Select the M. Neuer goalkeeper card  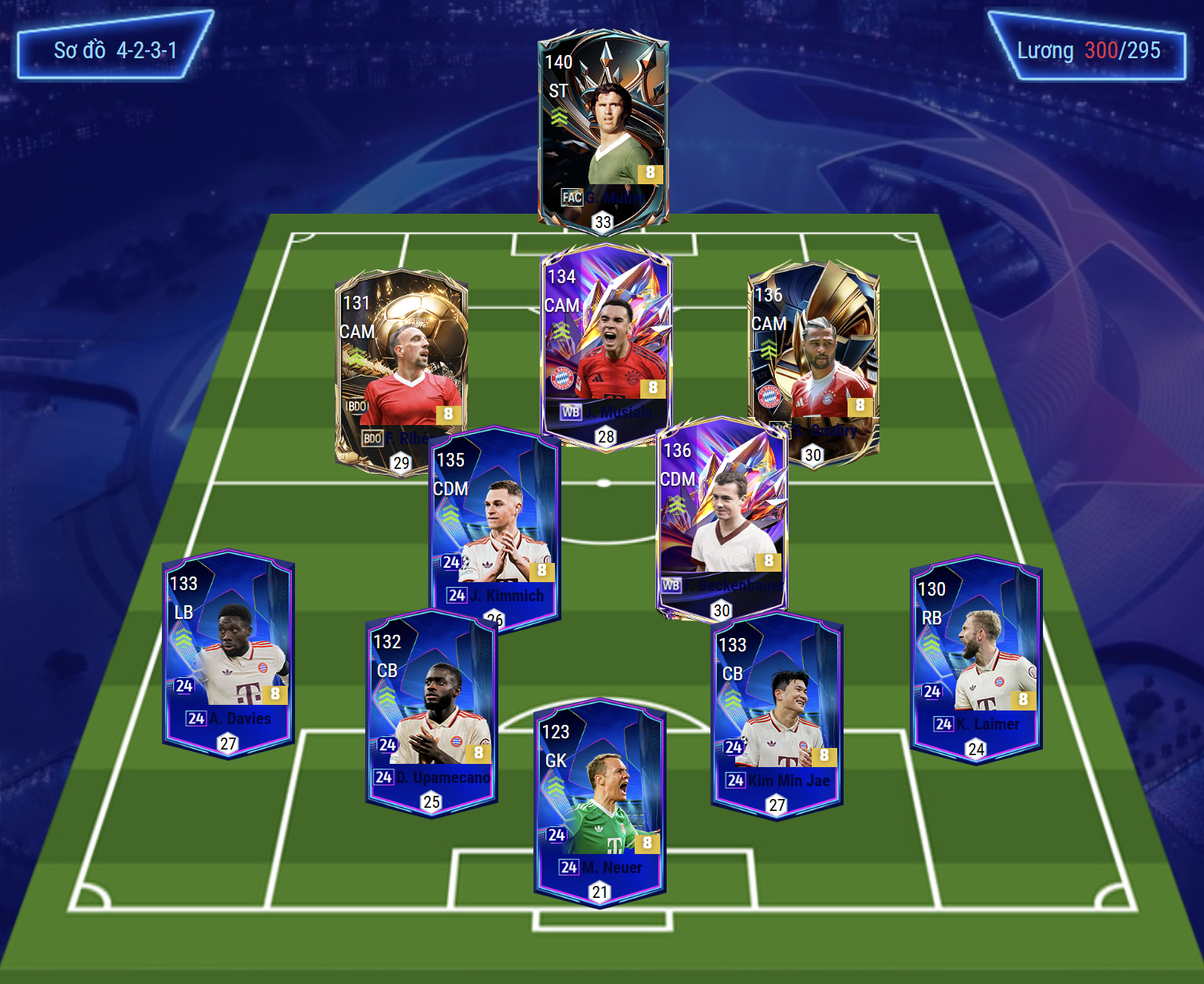click(x=600, y=801)
